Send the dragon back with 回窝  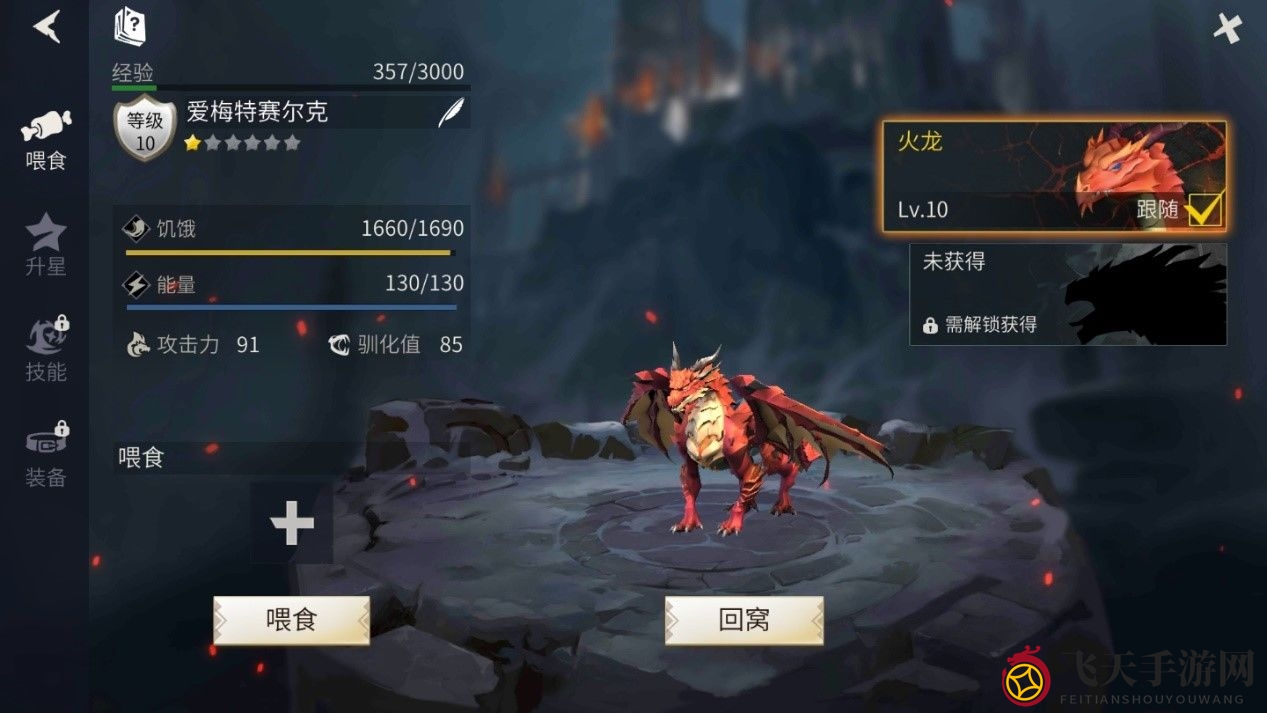(744, 620)
